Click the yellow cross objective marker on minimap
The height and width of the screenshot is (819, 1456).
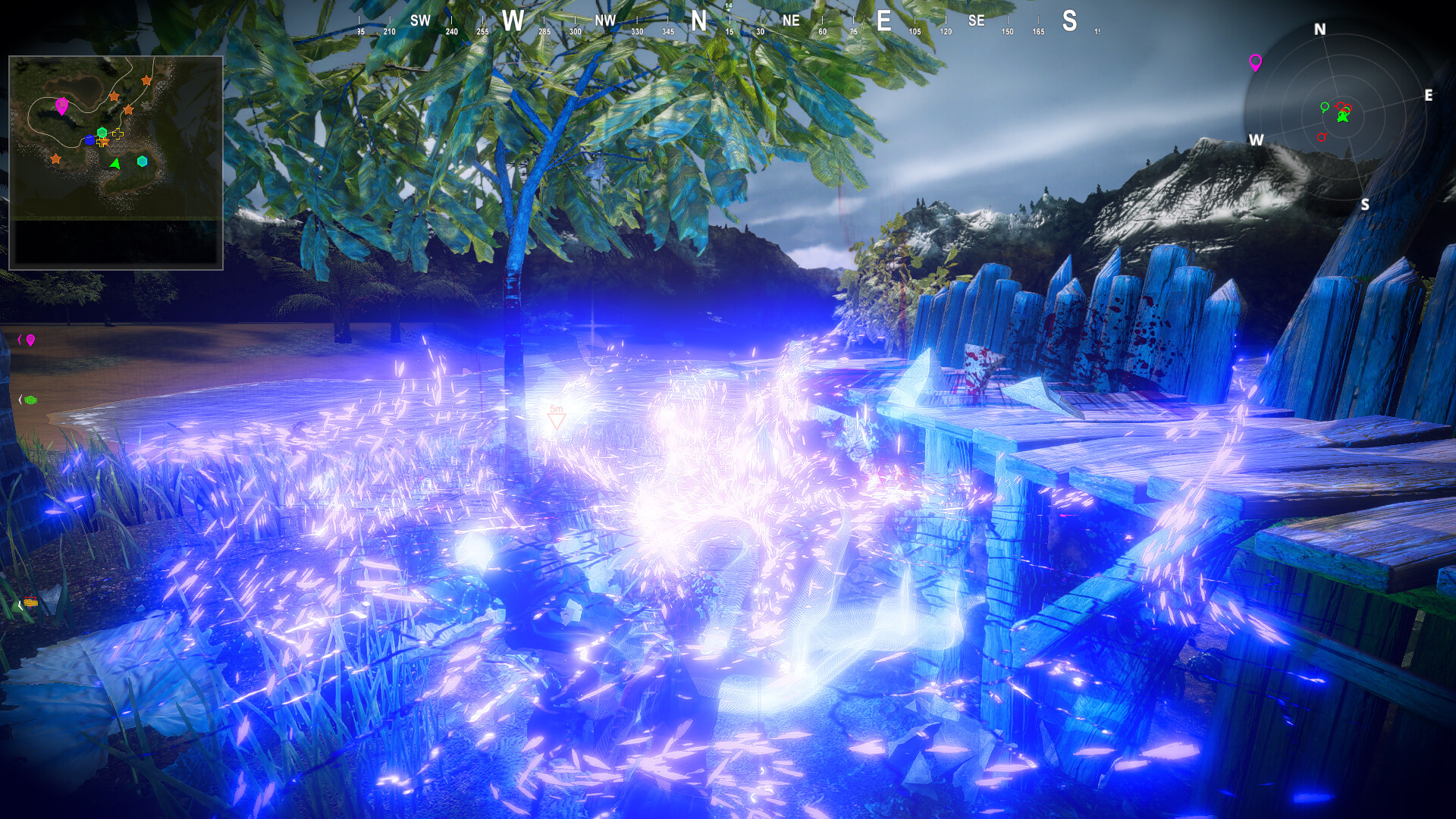(x=117, y=134)
